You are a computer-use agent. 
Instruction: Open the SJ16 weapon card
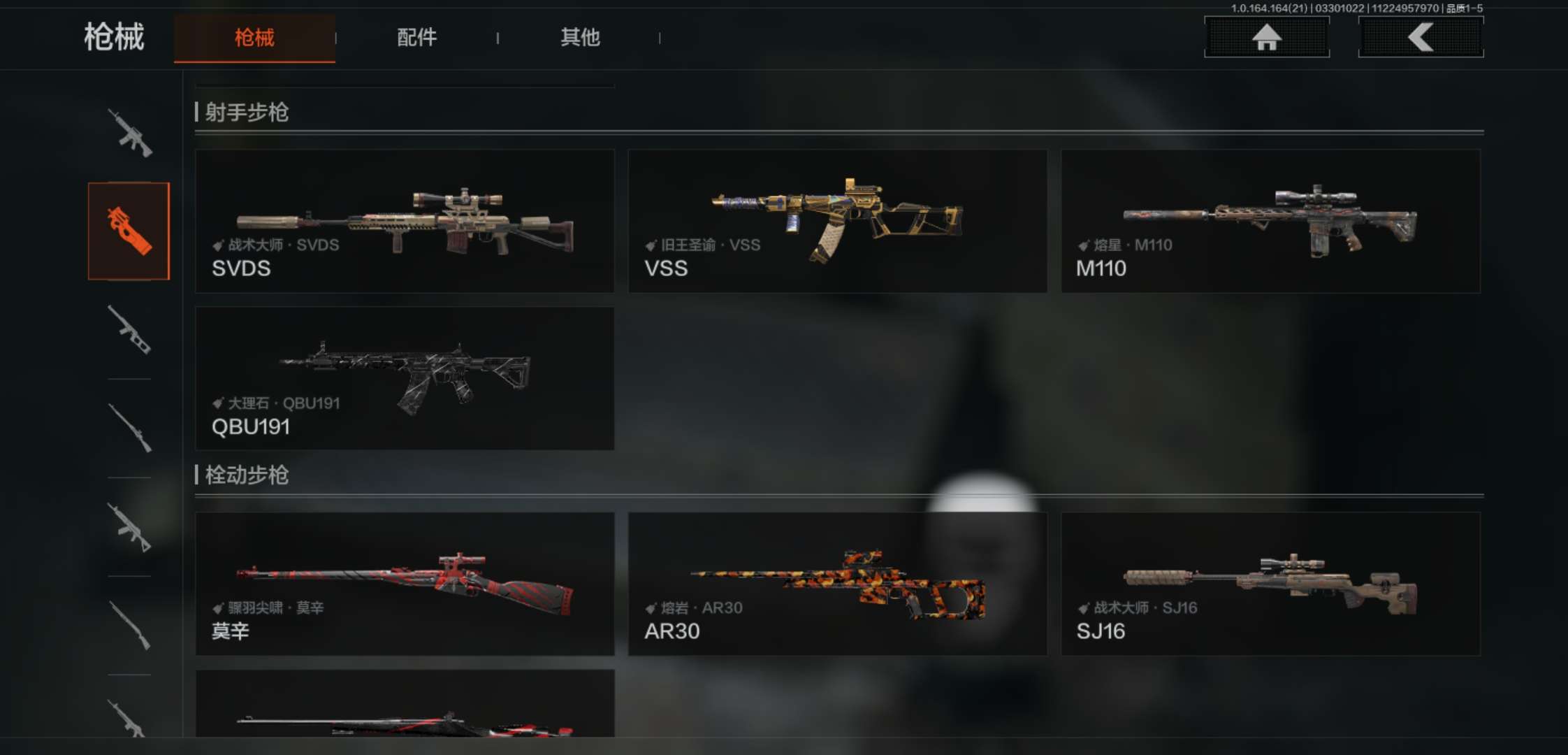[x=1270, y=584]
